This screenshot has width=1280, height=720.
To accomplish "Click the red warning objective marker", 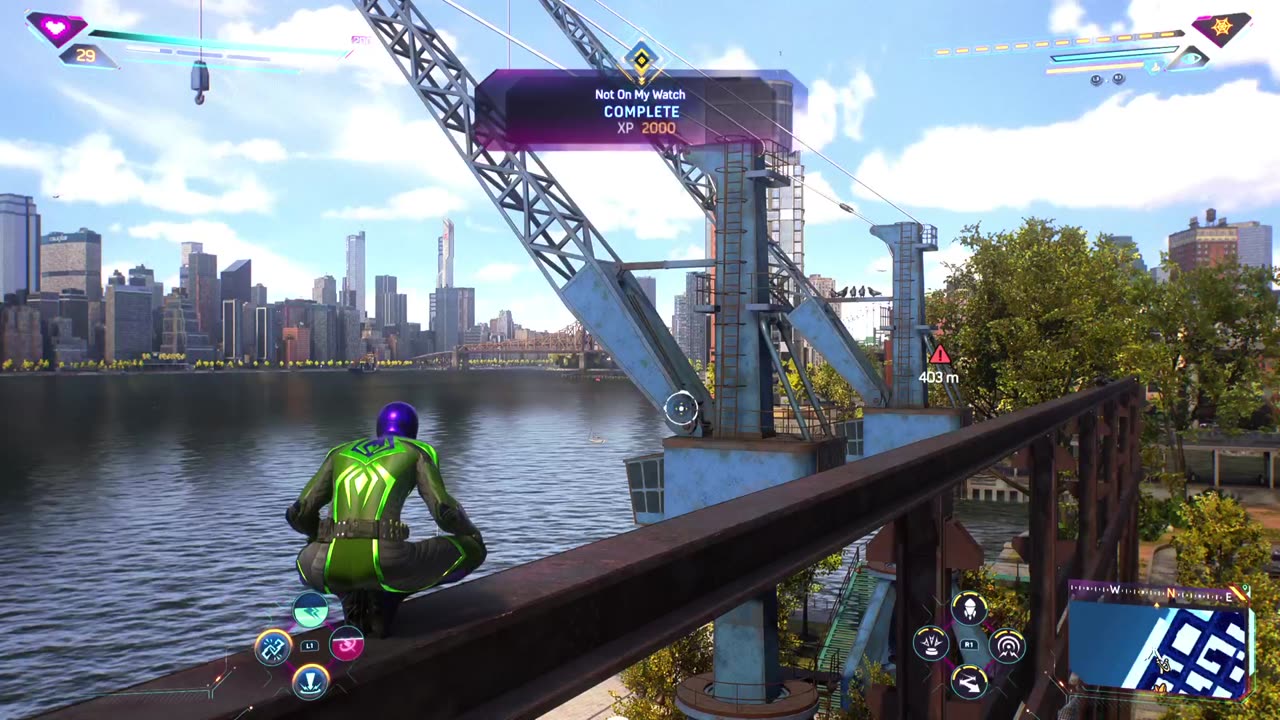I will coord(939,354).
